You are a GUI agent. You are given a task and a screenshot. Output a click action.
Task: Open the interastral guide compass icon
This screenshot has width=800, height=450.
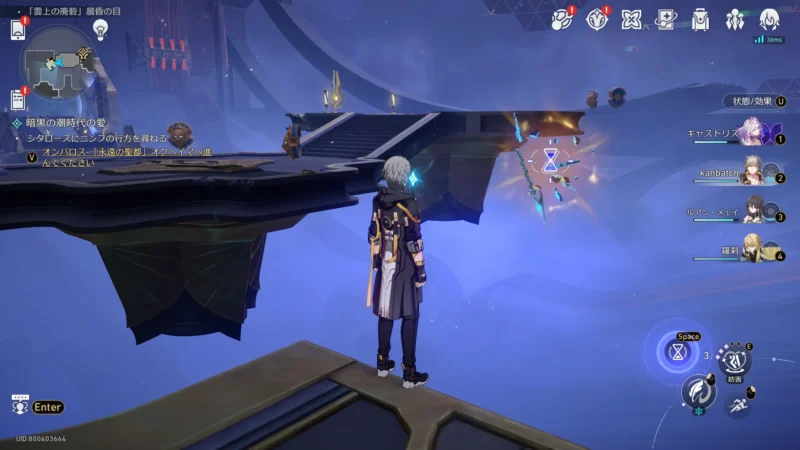point(597,19)
